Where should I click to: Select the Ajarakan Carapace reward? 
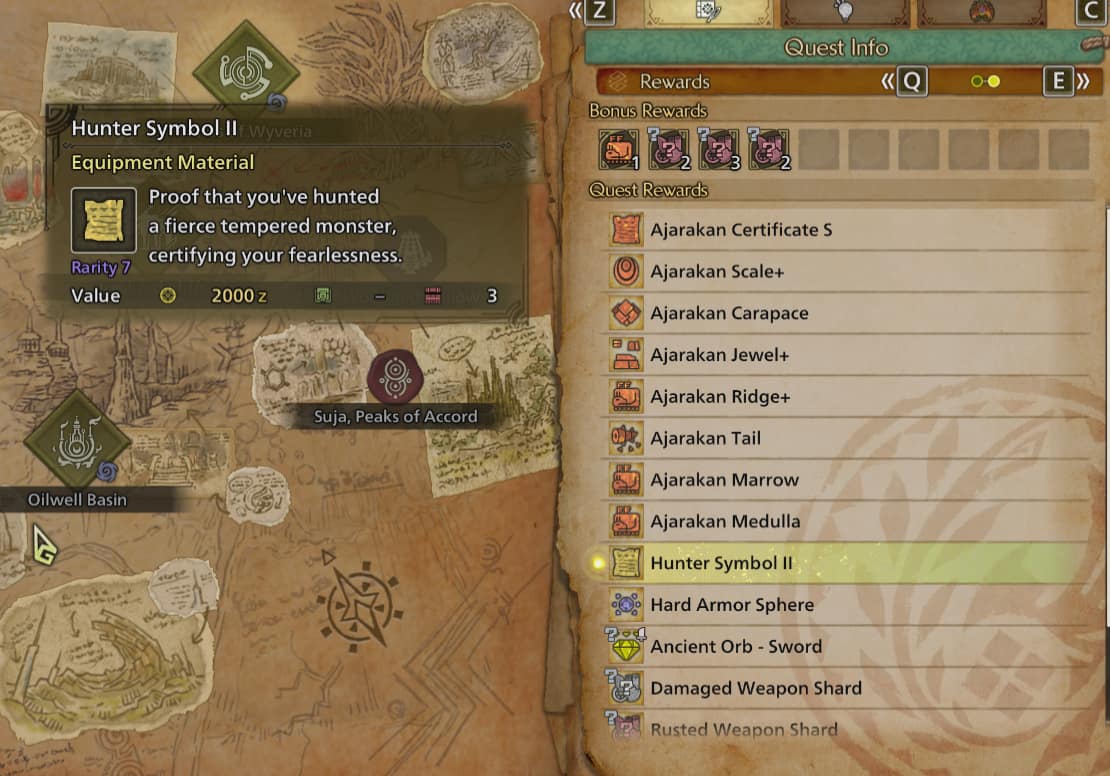pyautogui.click(x=729, y=314)
